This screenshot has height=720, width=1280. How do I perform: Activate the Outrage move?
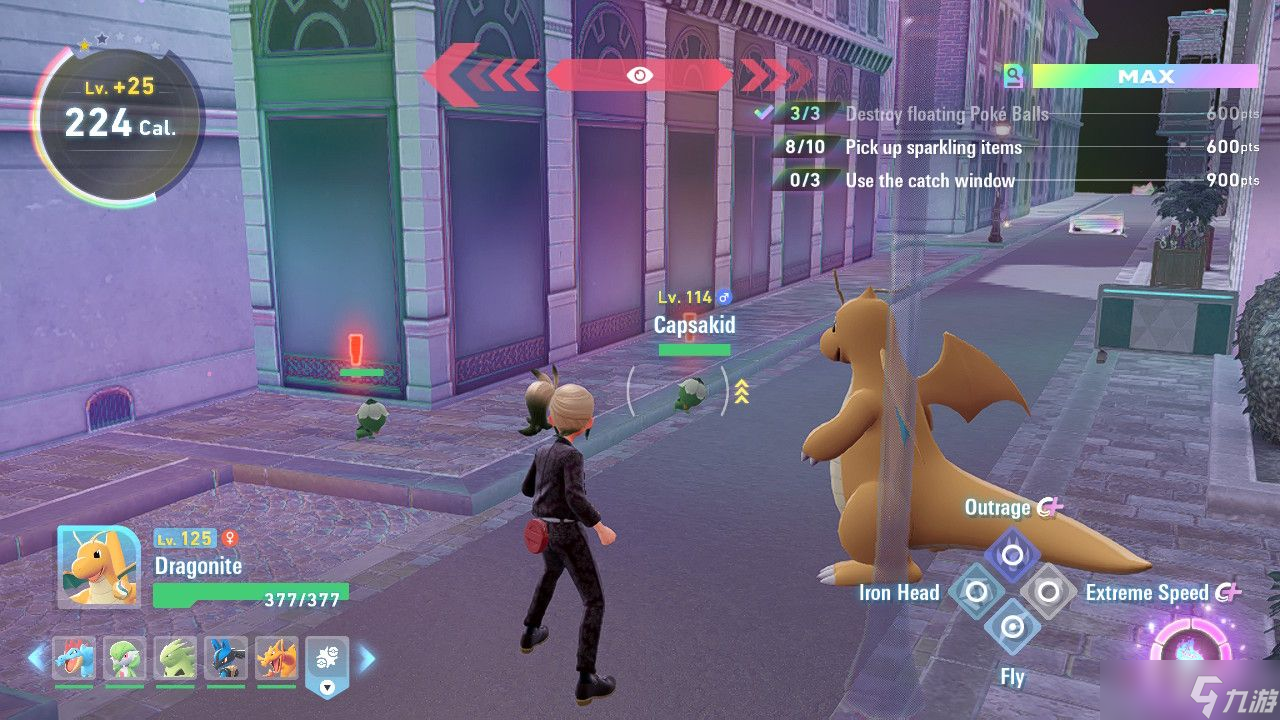[1012, 555]
